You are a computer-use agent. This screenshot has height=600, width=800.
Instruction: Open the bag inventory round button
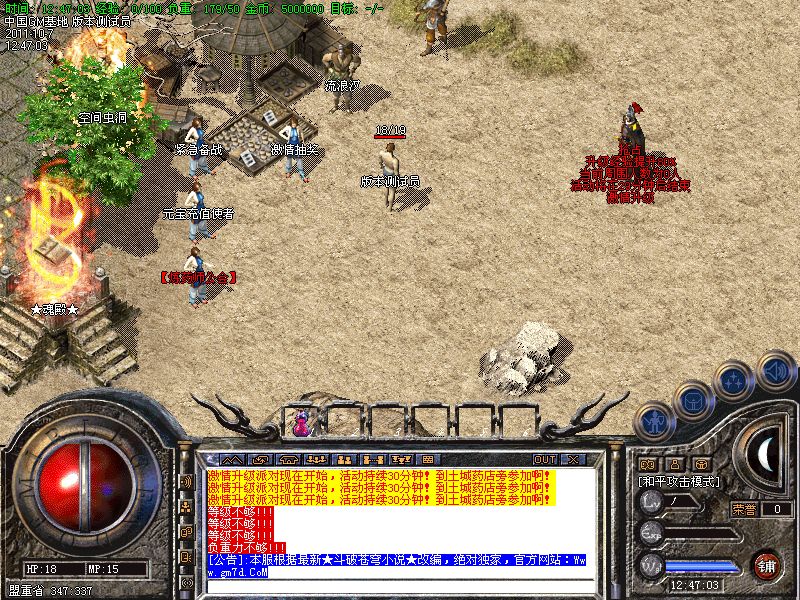(x=693, y=402)
